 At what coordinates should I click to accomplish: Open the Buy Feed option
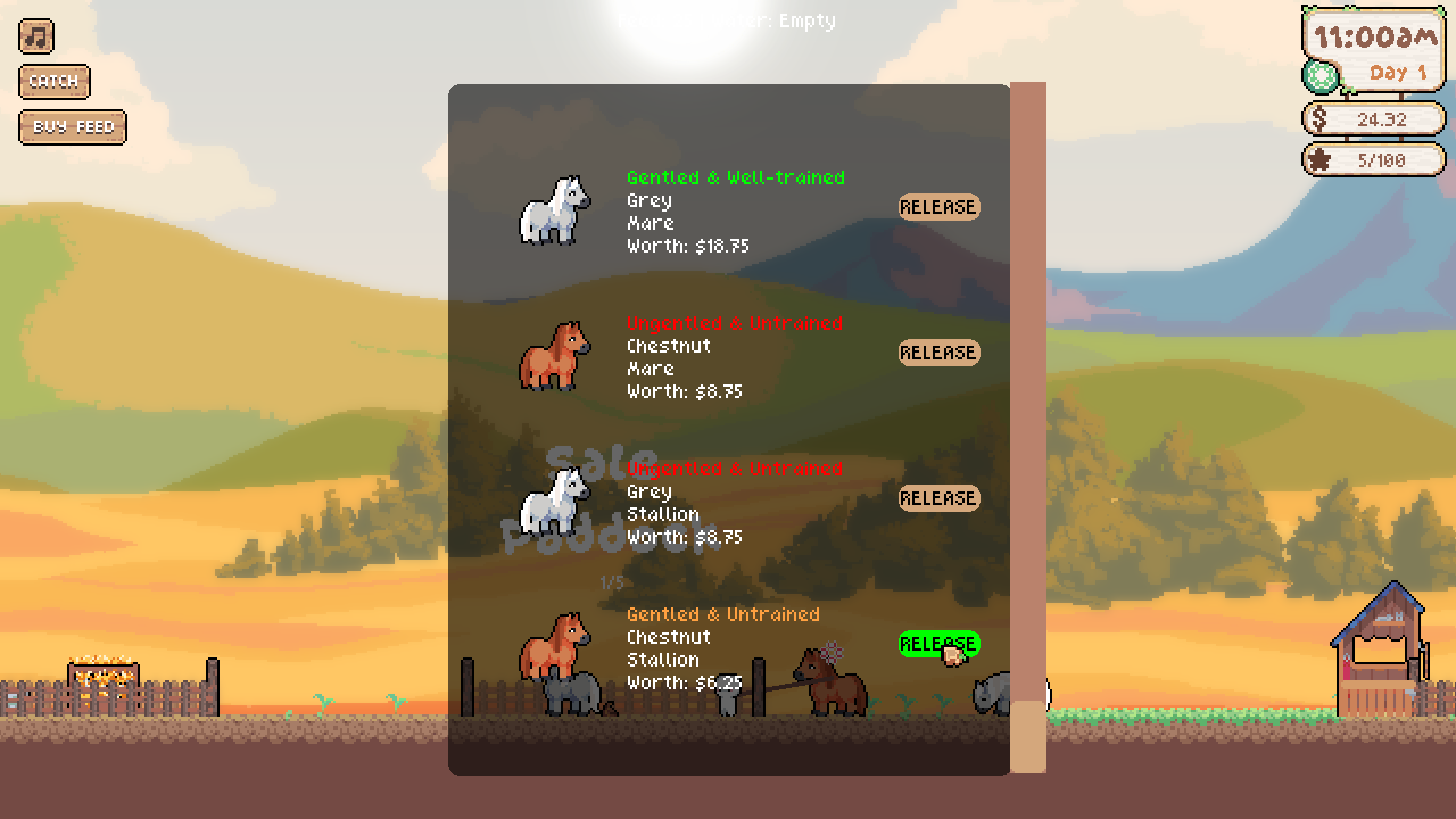click(x=73, y=127)
